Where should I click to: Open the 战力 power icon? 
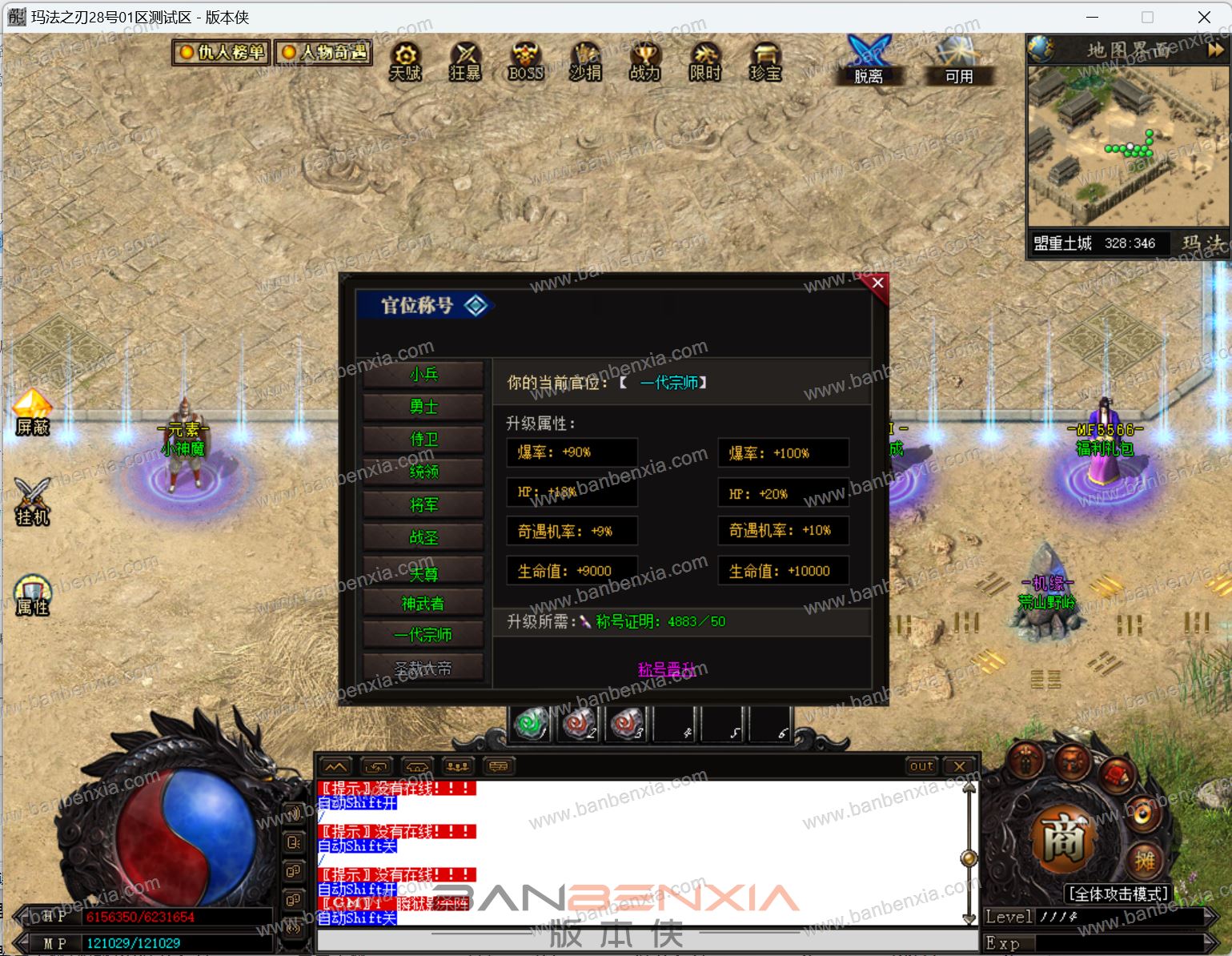(x=644, y=62)
